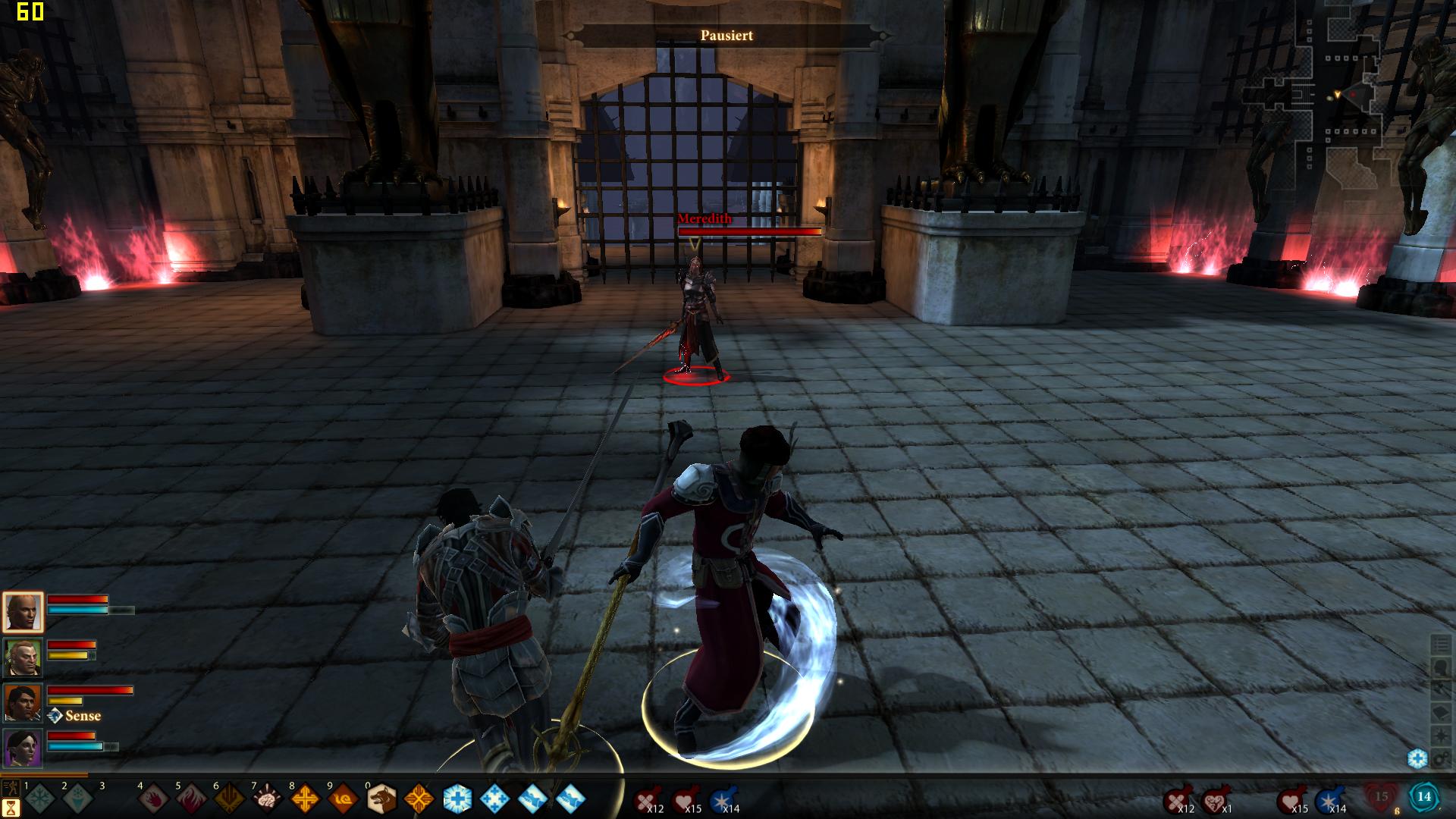The image size is (1456, 819).
Task: Choose the dark-haired companion portrait beside Sense
Action: 23,703
